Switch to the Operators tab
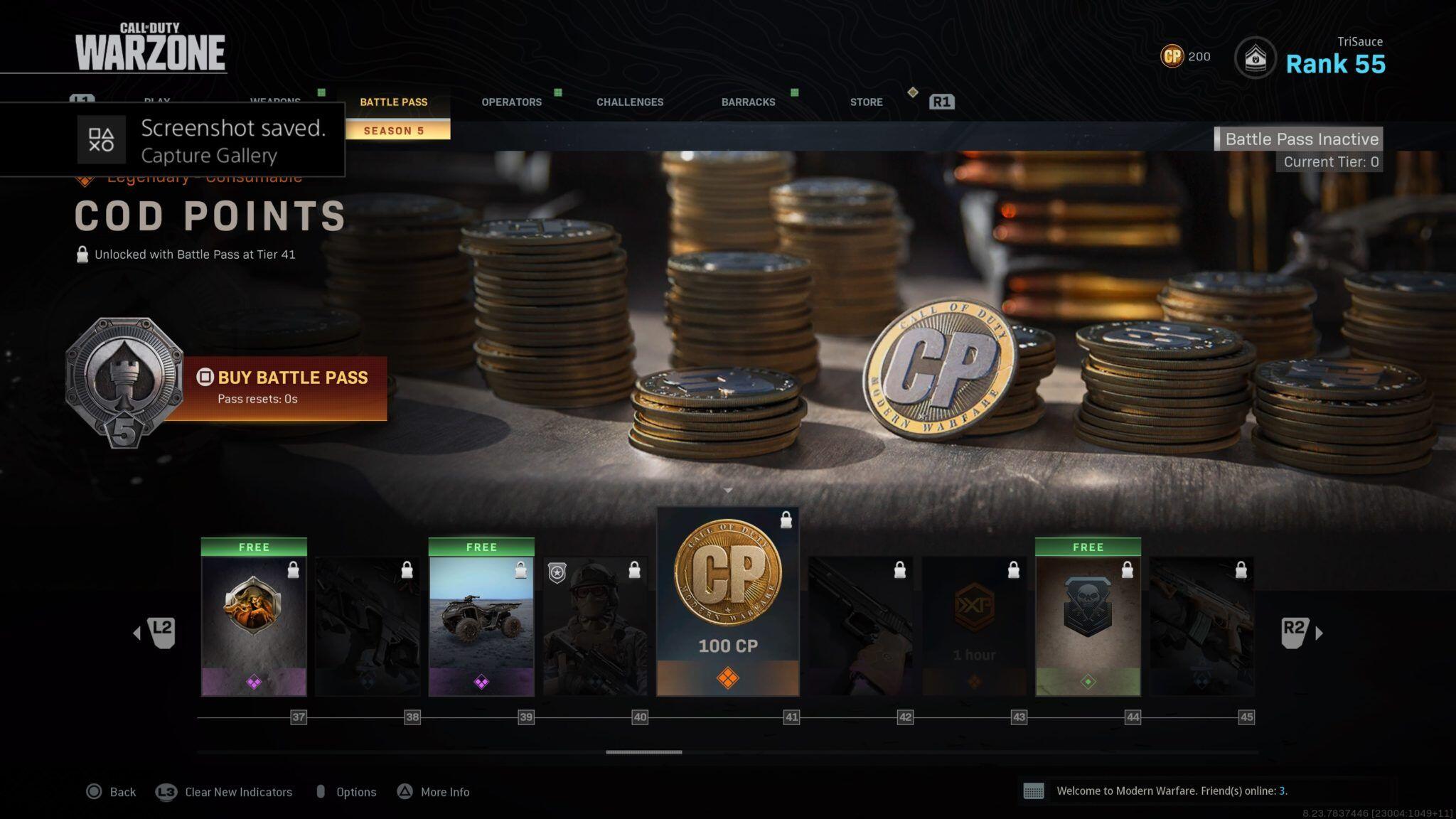This screenshot has width=1456, height=819. point(511,102)
